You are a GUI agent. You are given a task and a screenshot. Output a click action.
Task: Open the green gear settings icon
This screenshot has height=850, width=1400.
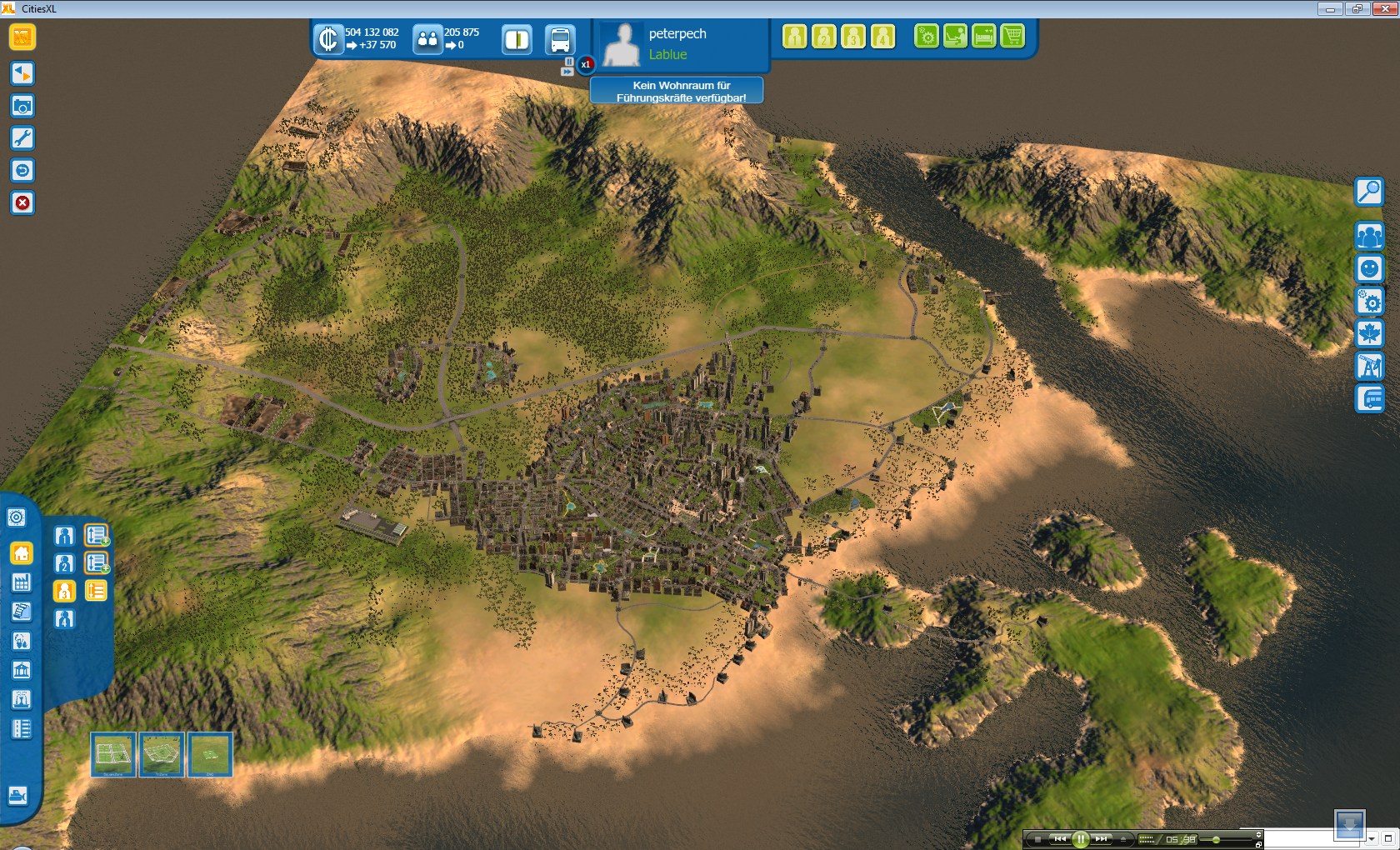(927, 37)
